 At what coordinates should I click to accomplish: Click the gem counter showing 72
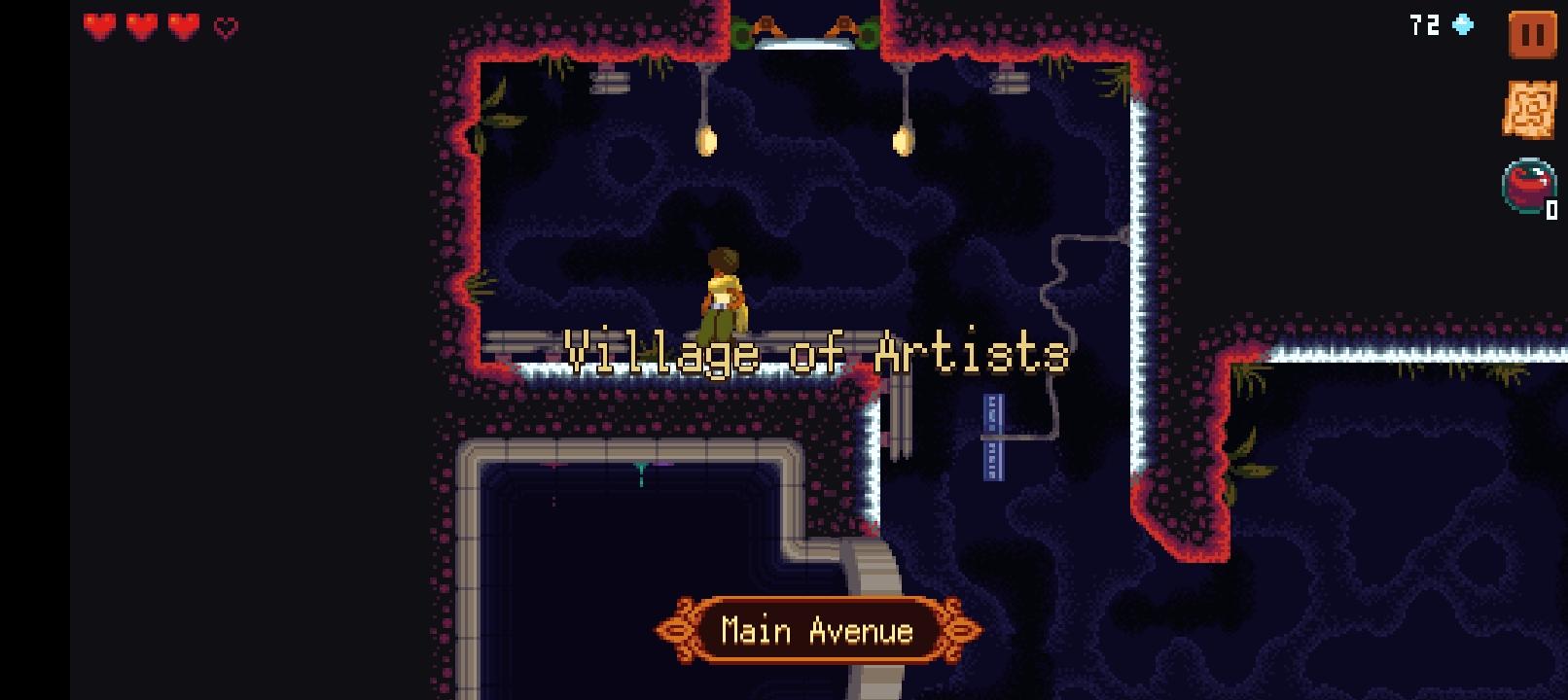tap(1423, 26)
